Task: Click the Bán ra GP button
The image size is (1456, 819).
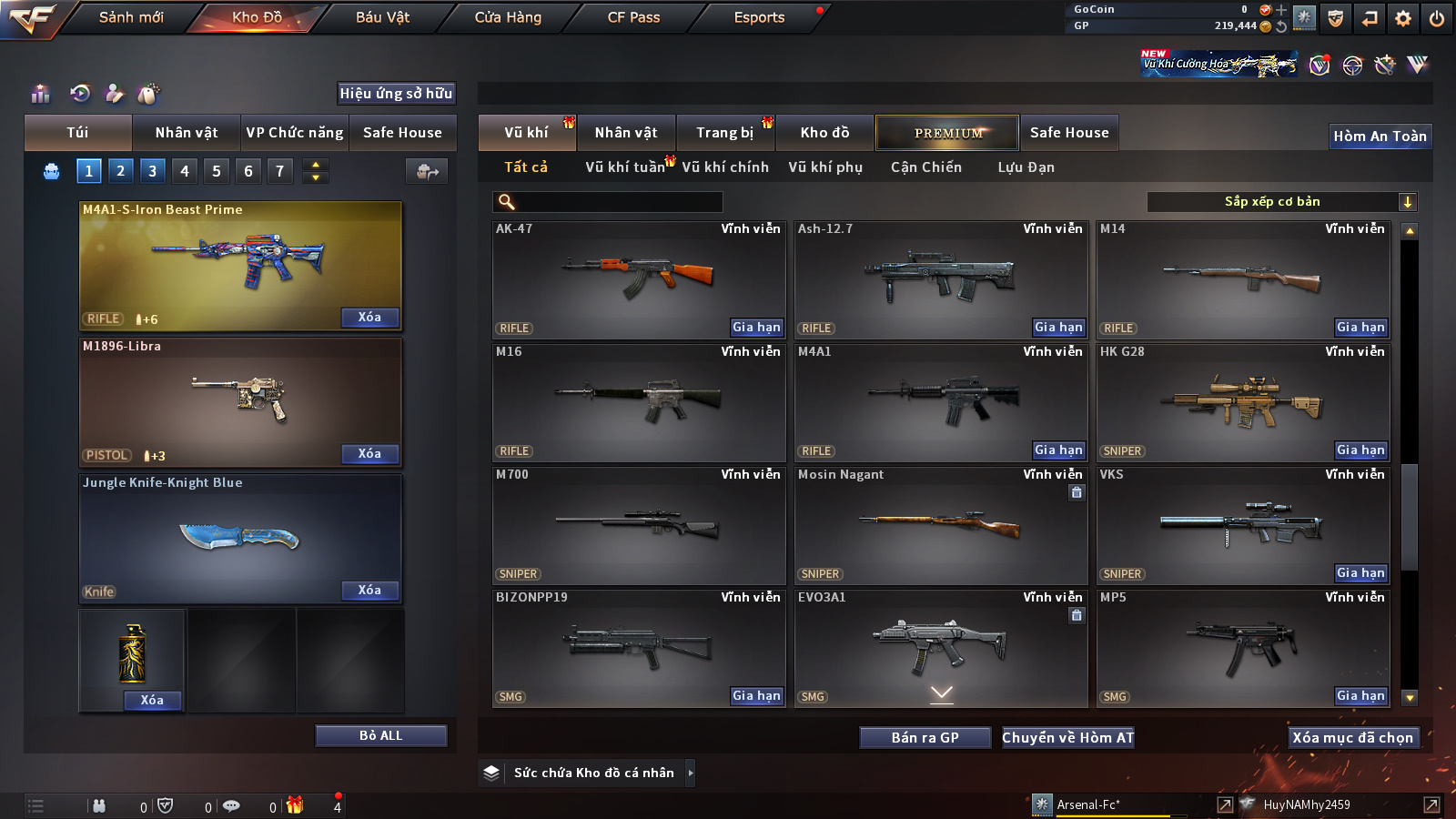Action: click(925, 738)
